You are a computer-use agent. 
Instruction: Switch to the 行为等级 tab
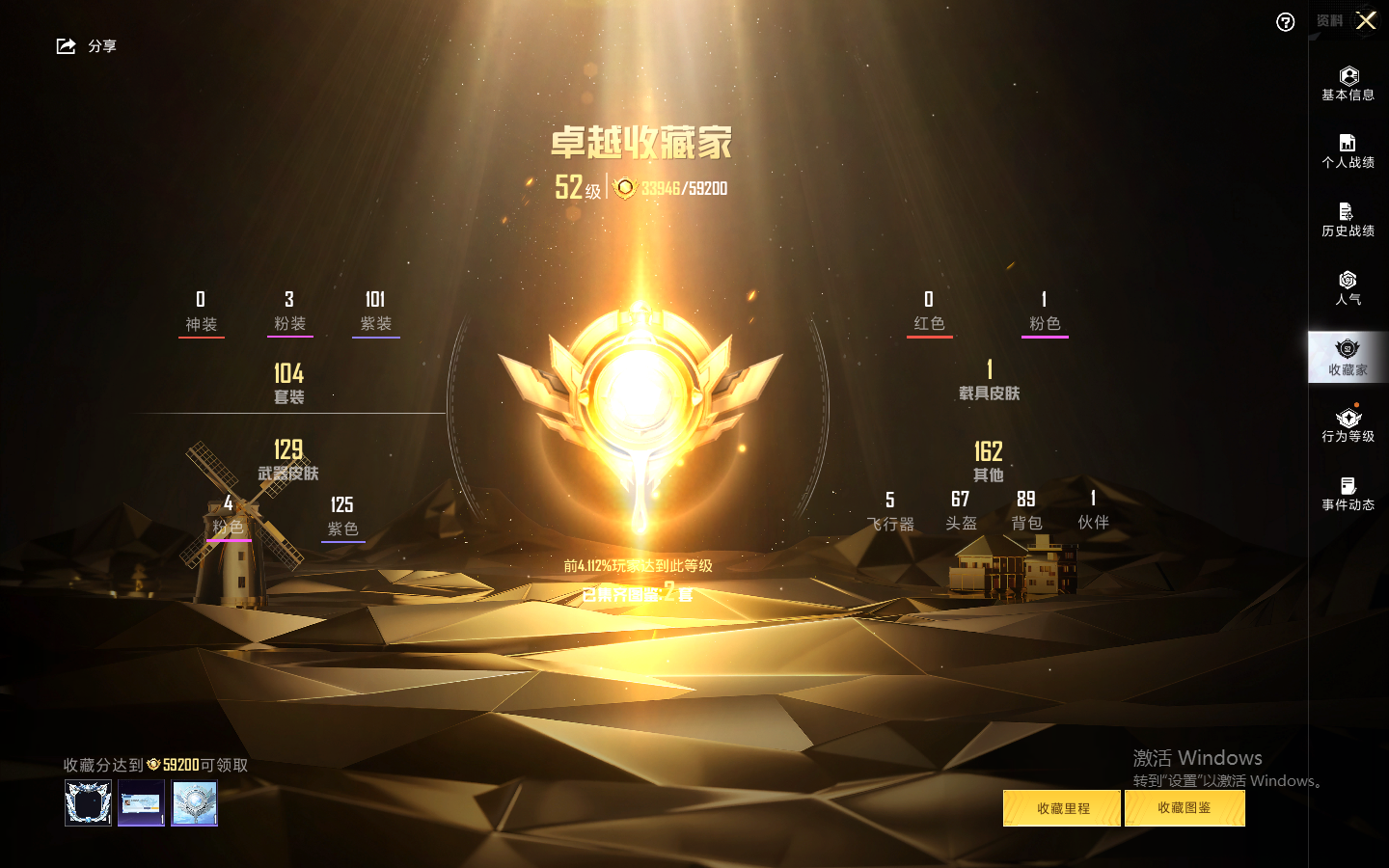[1348, 425]
